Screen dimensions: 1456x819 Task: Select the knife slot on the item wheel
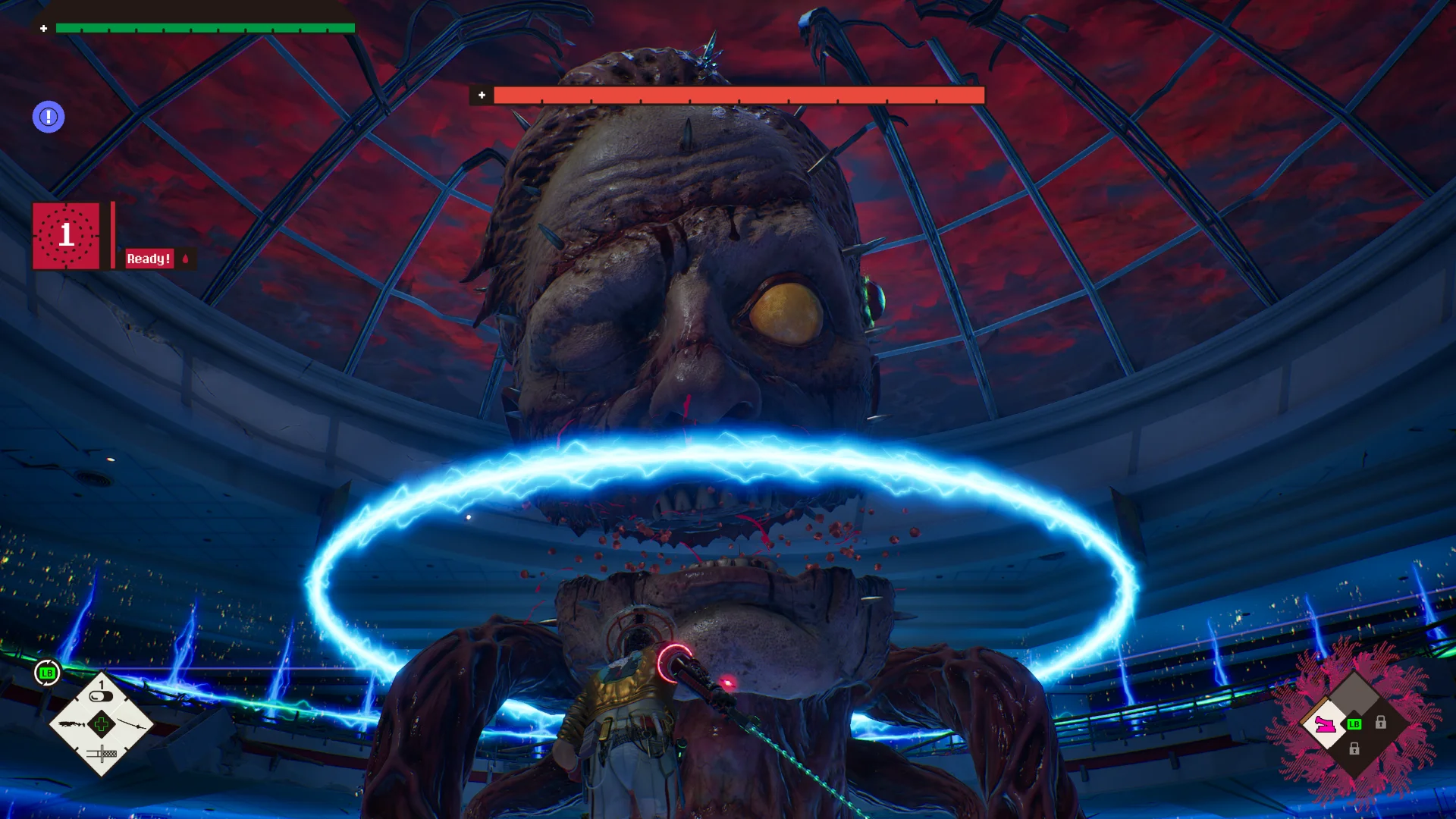point(102,754)
